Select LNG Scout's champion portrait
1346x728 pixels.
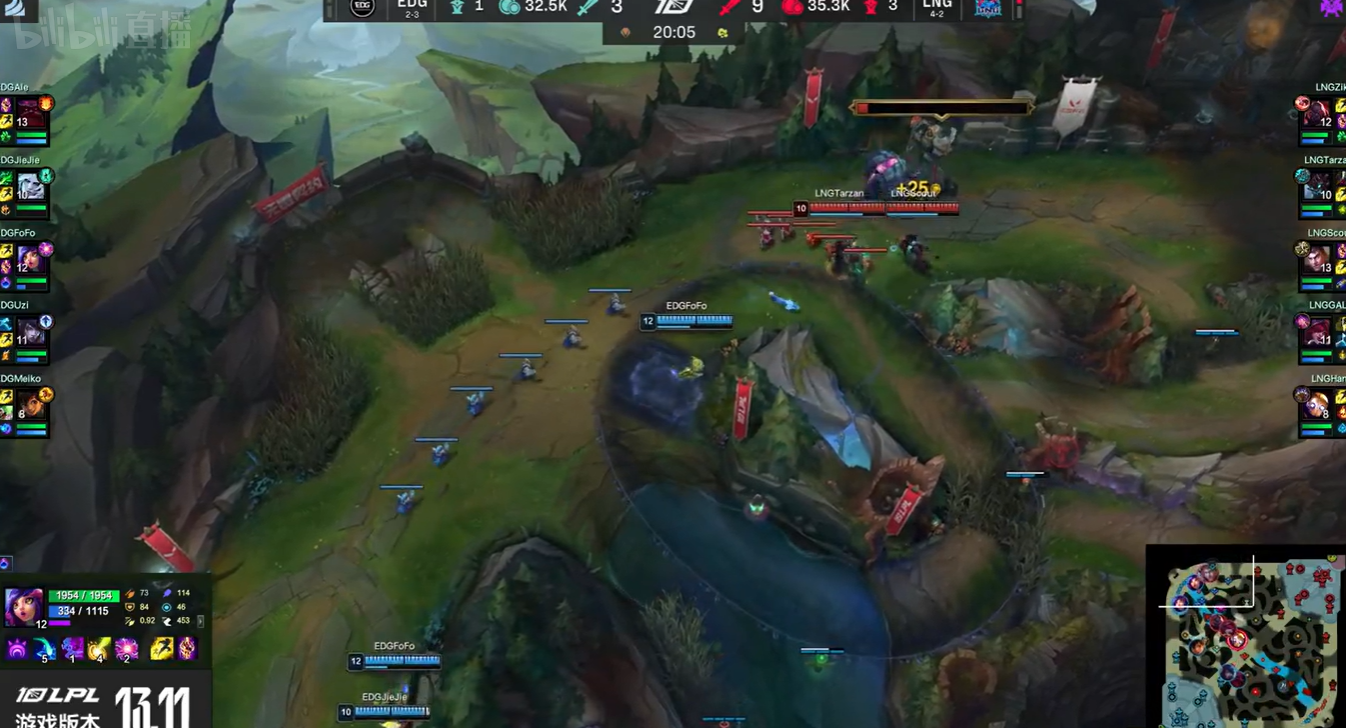pyautogui.click(x=1317, y=260)
